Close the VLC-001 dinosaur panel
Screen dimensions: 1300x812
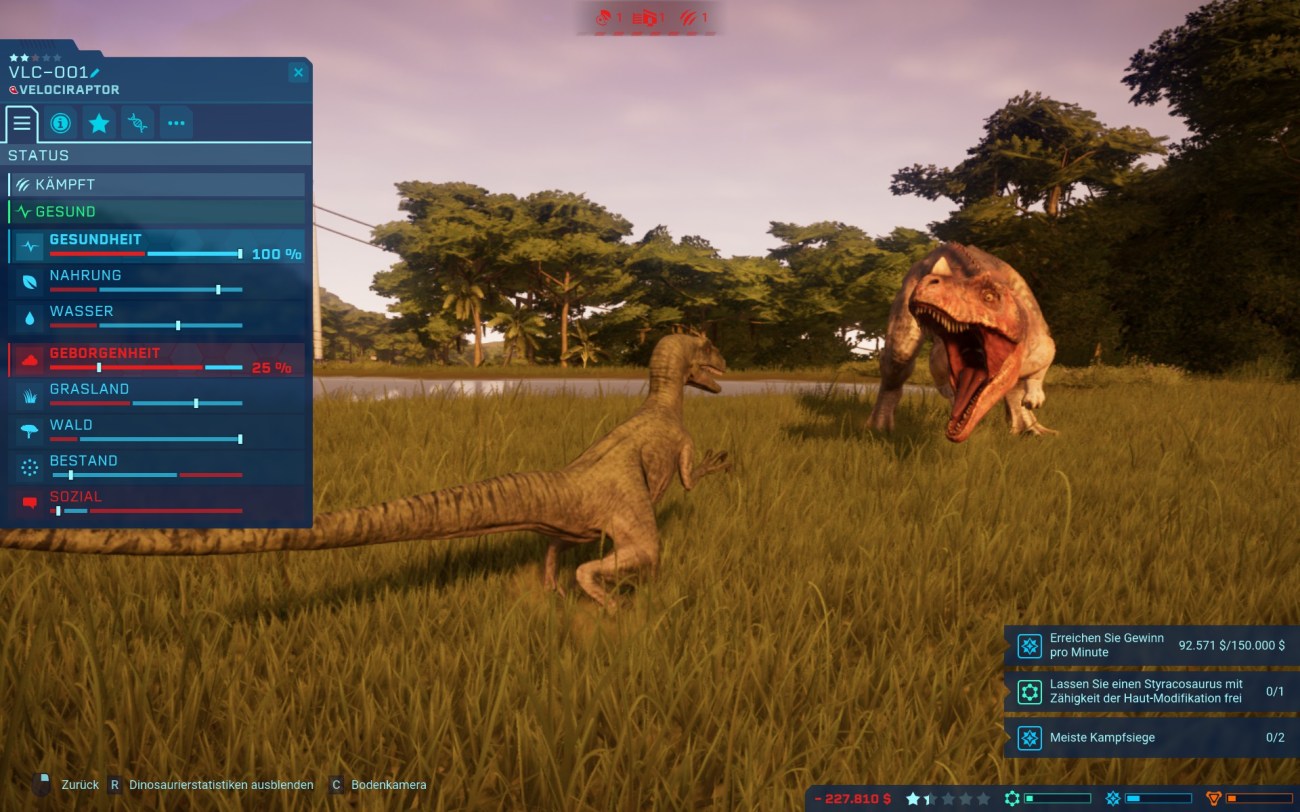point(297,73)
